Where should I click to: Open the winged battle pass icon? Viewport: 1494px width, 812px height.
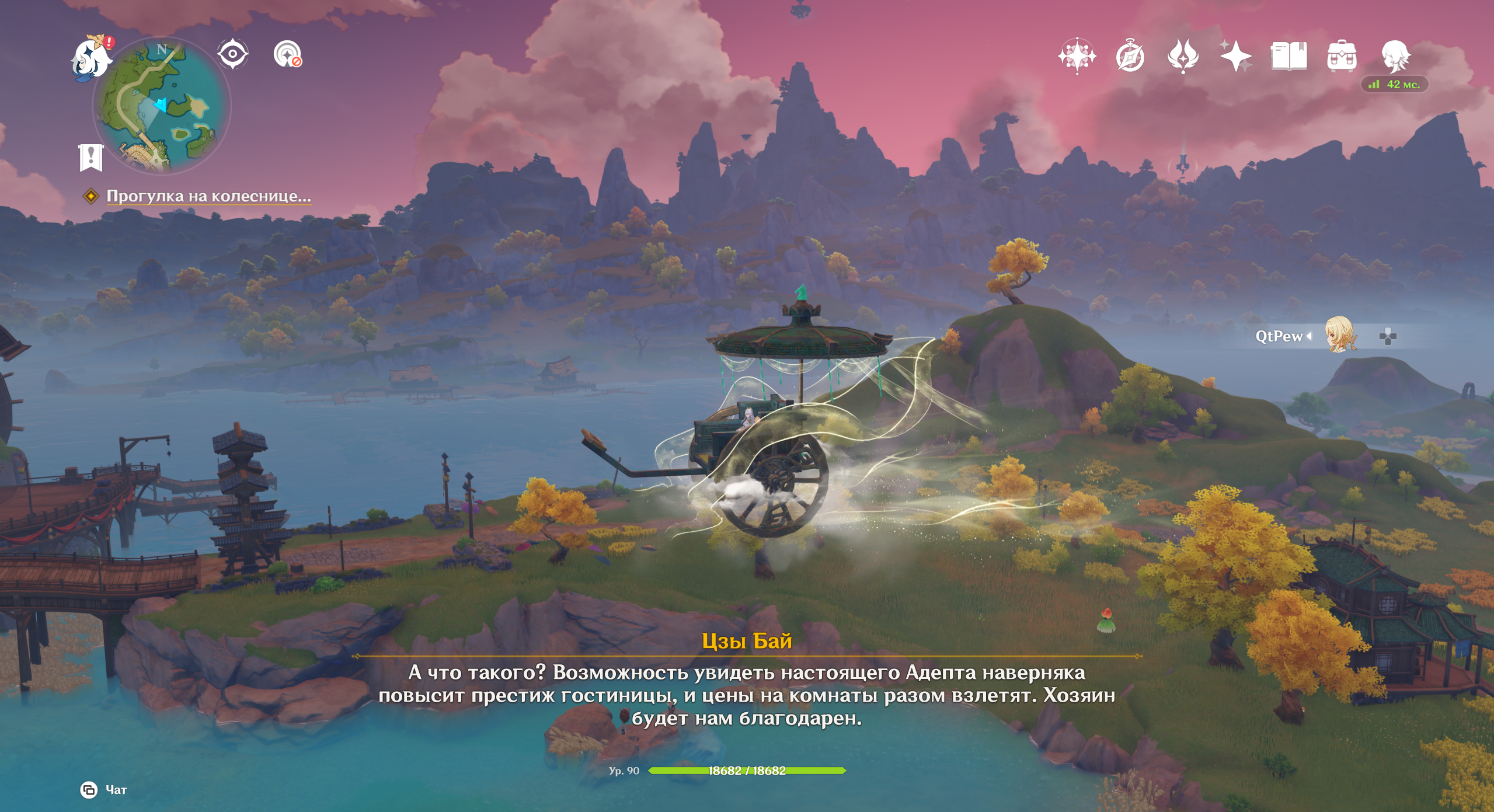point(1183,57)
